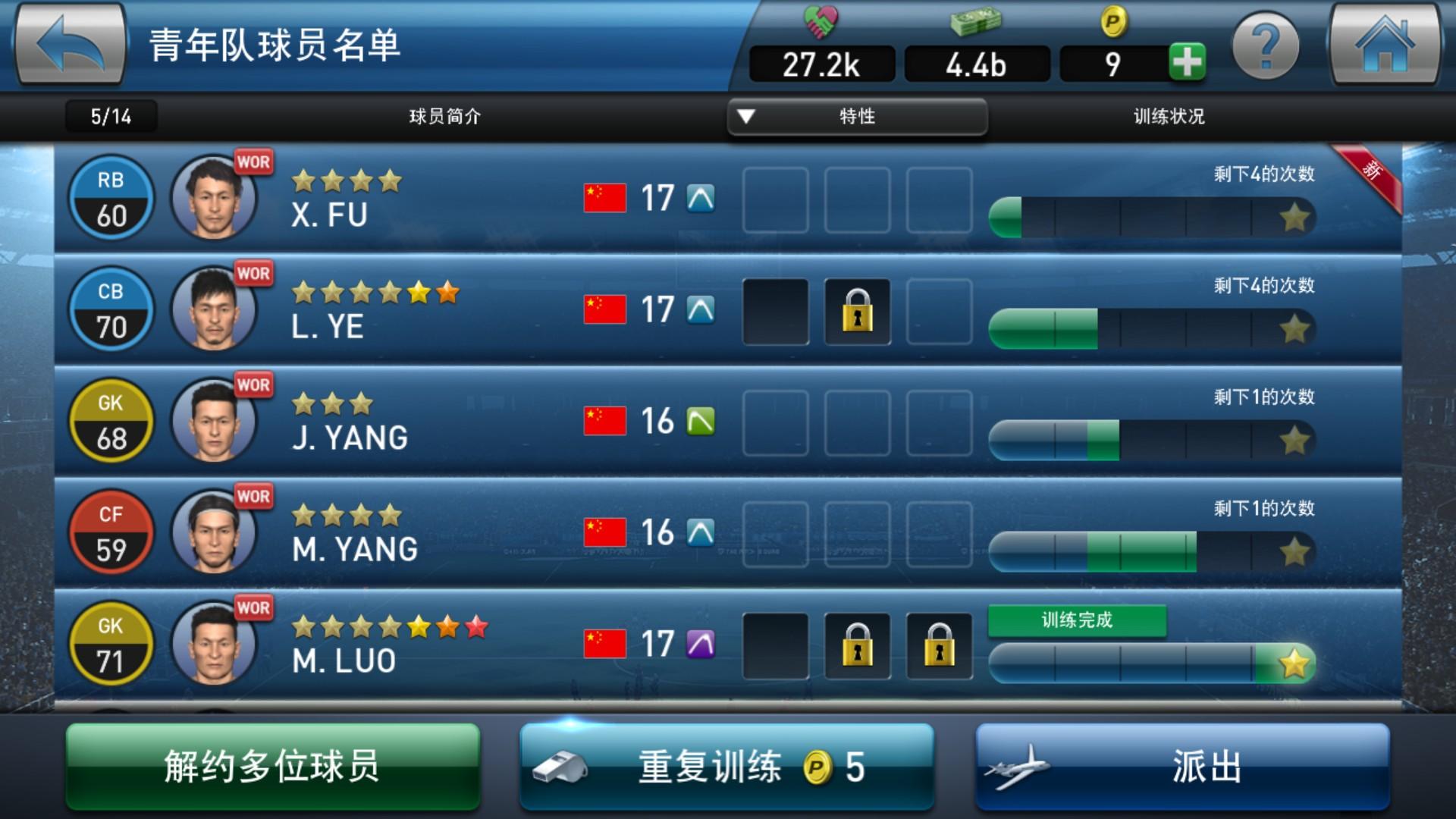Click the back arrow icon
This screenshot has width=1456, height=819.
[71, 45]
